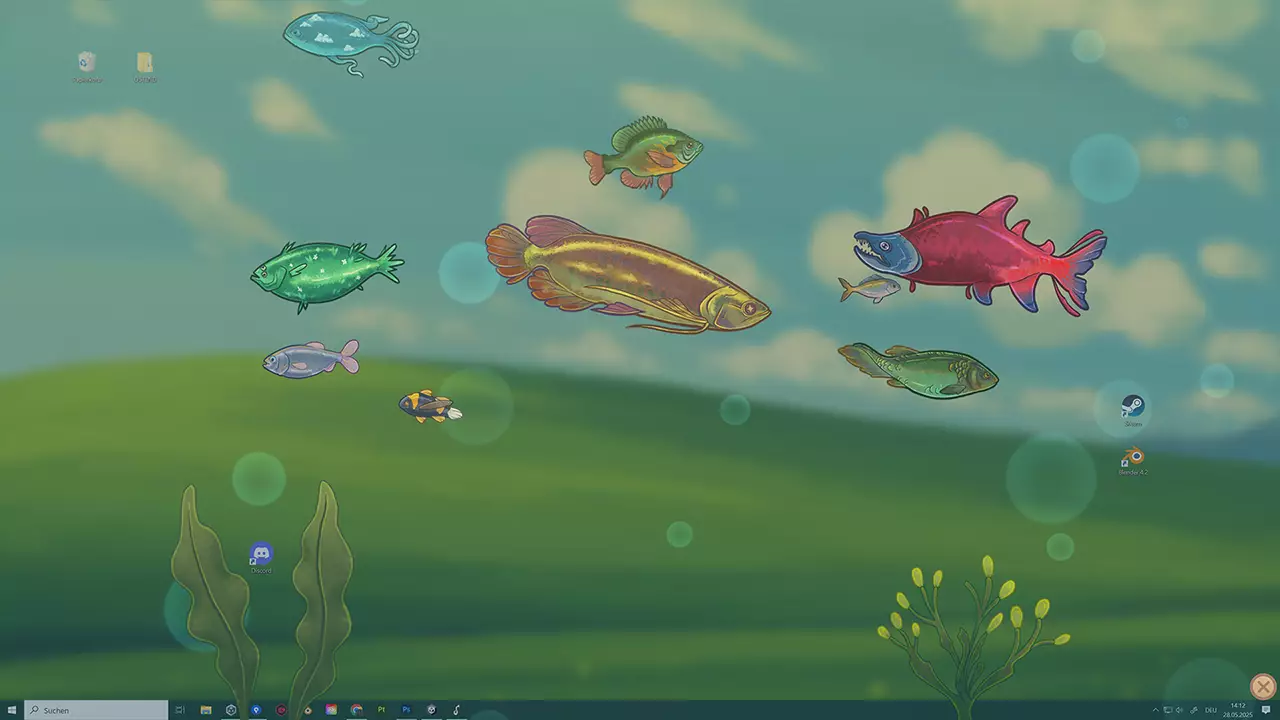The image size is (1280, 720).
Task: Mute audio via the speaker tray icon
Action: (1181, 710)
